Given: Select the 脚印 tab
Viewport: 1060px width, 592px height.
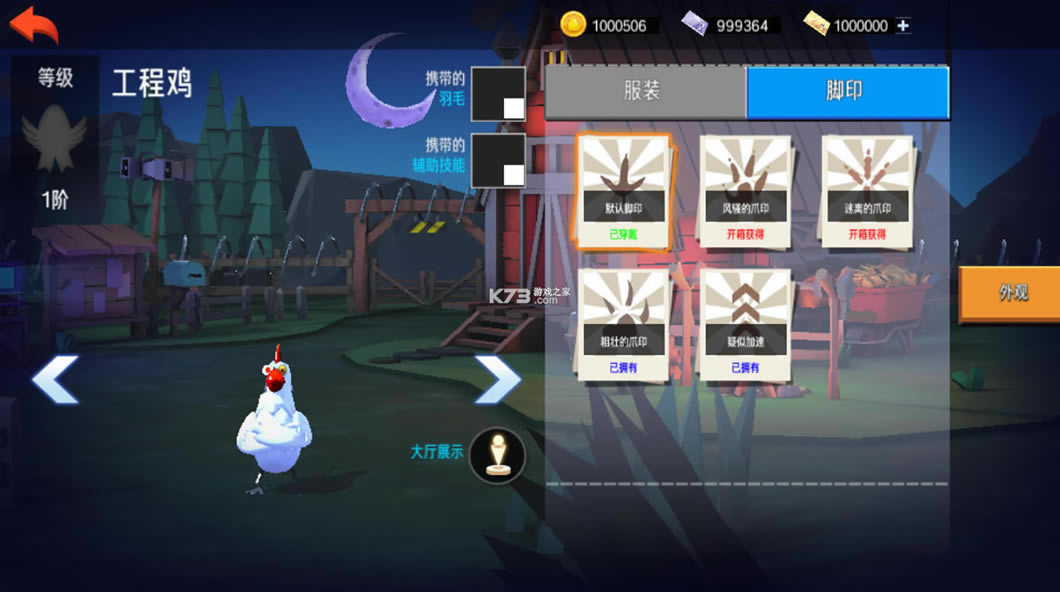Looking at the screenshot, I should pyautogui.click(x=846, y=92).
